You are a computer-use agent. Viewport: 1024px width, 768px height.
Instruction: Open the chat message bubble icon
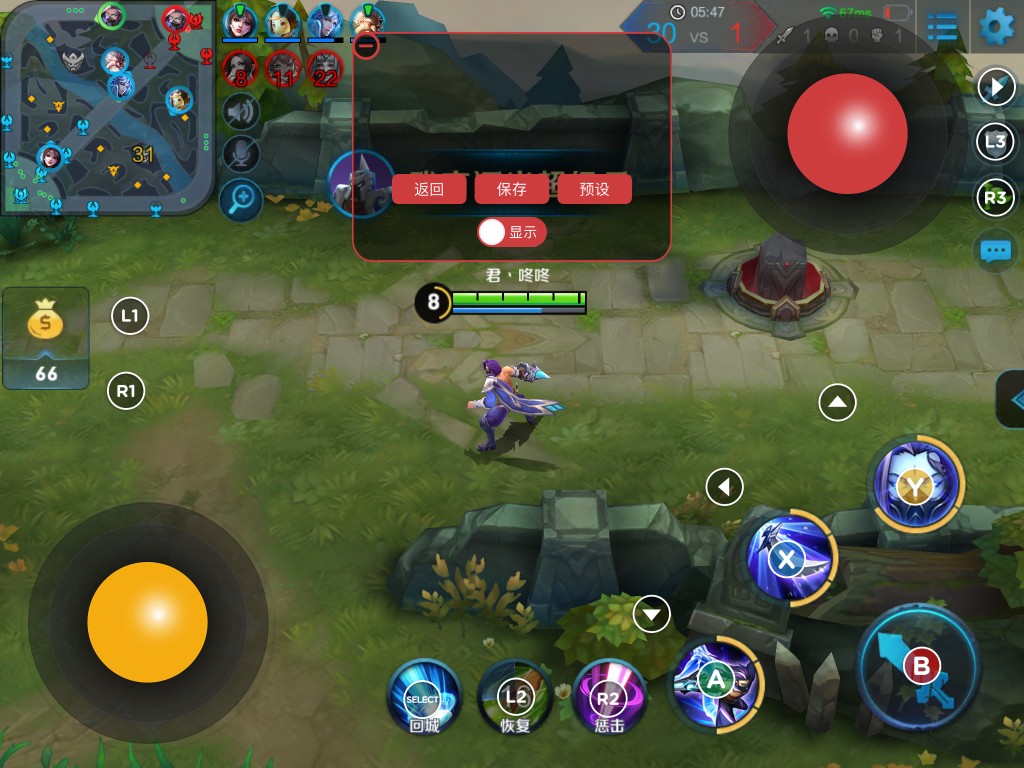(995, 250)
